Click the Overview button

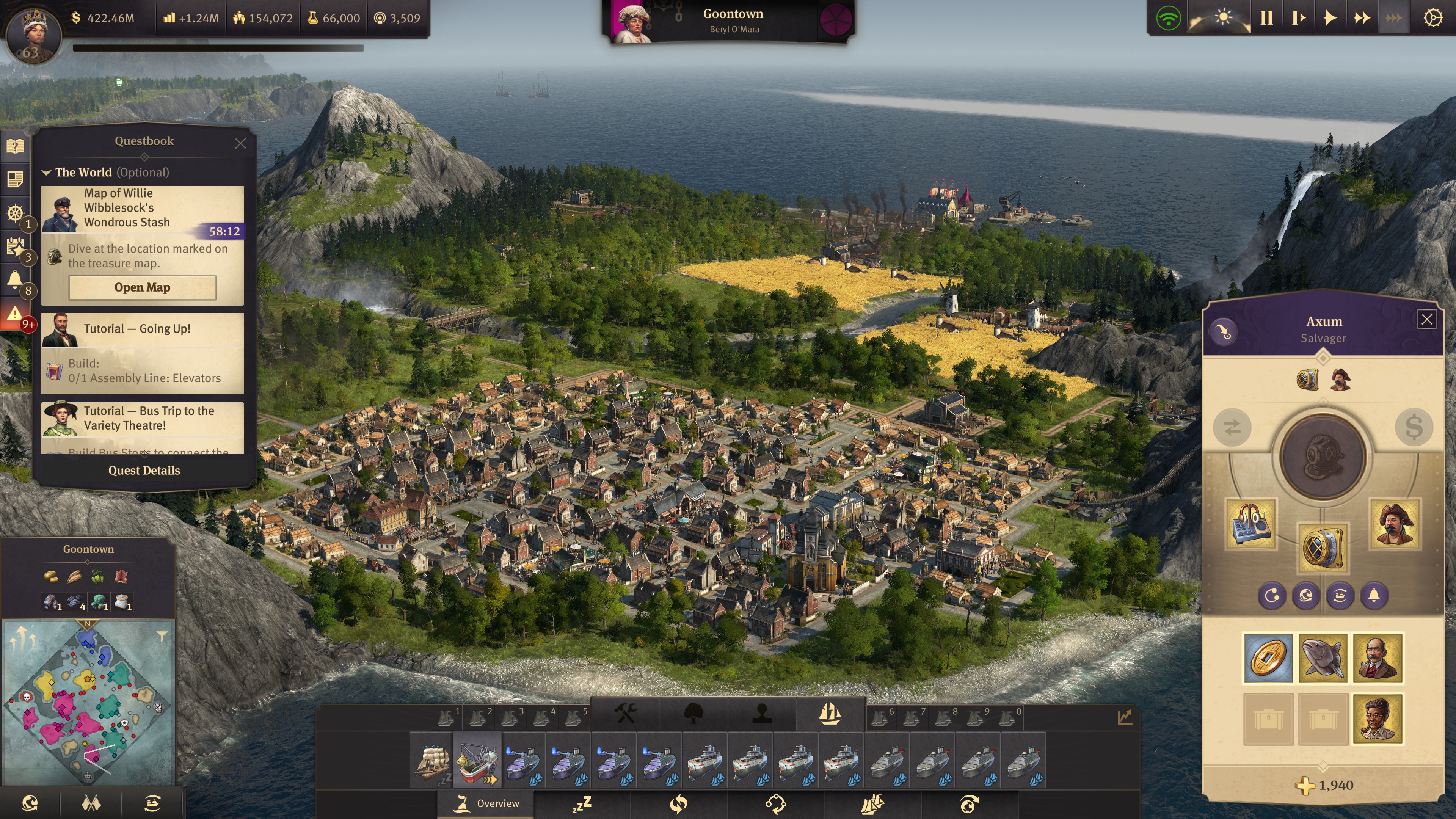click(x=486, y=803)
